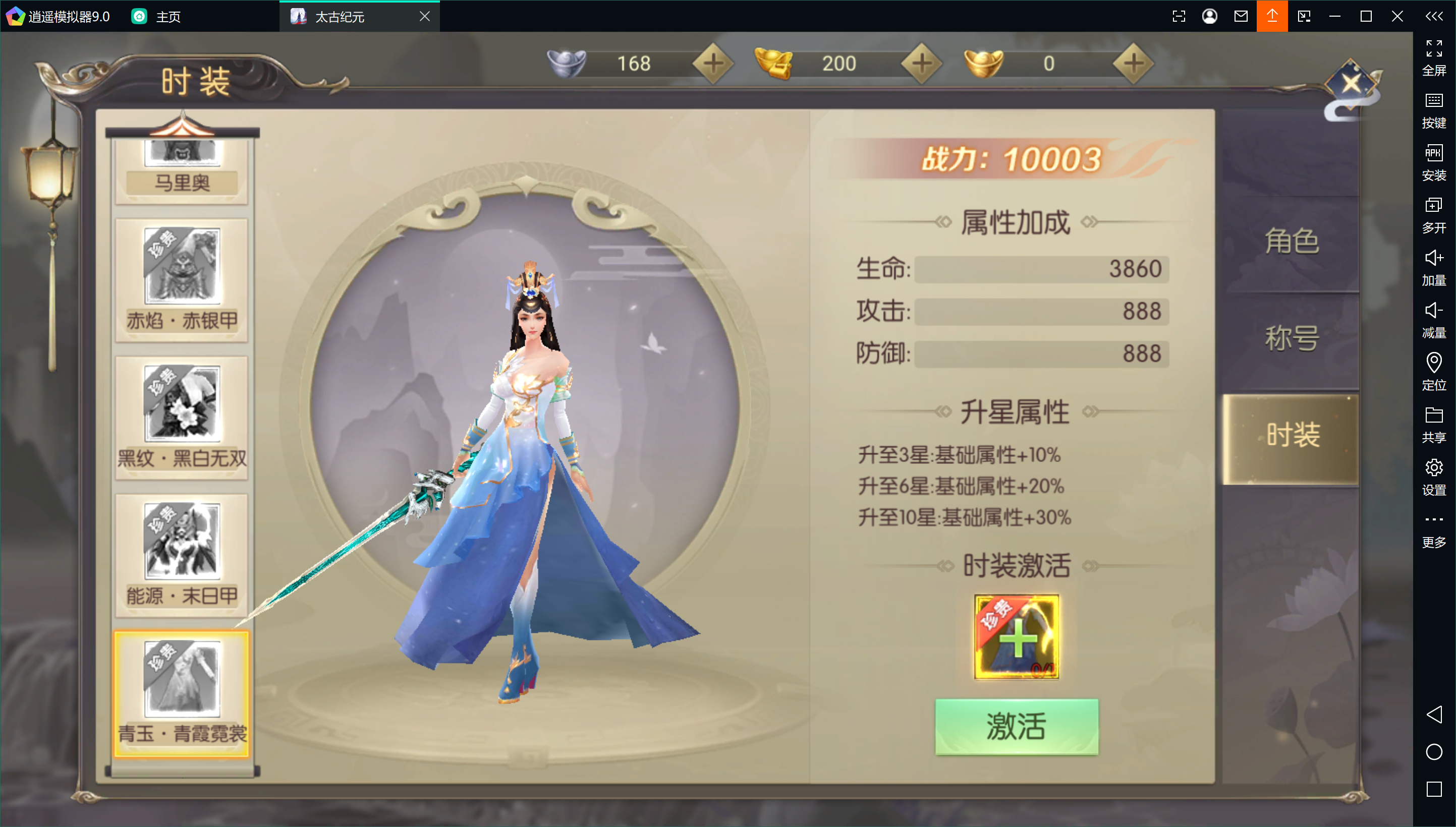The height and width of the screenshot is (827, 1456).
Task: Select the 能源·末日甲 outfit
Action: point(182,555)
